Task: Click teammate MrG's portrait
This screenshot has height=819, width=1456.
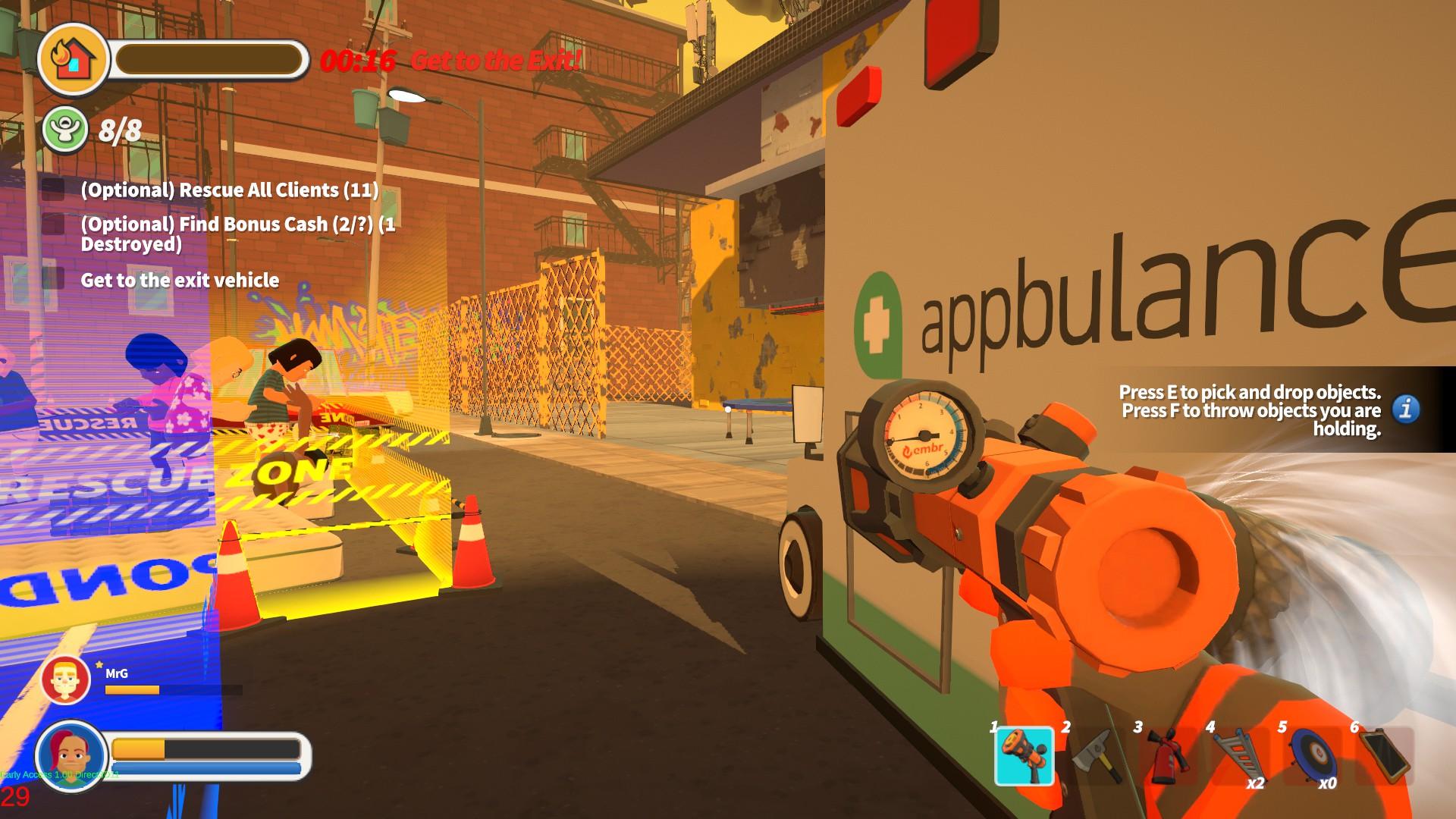Action: [66, 680]
